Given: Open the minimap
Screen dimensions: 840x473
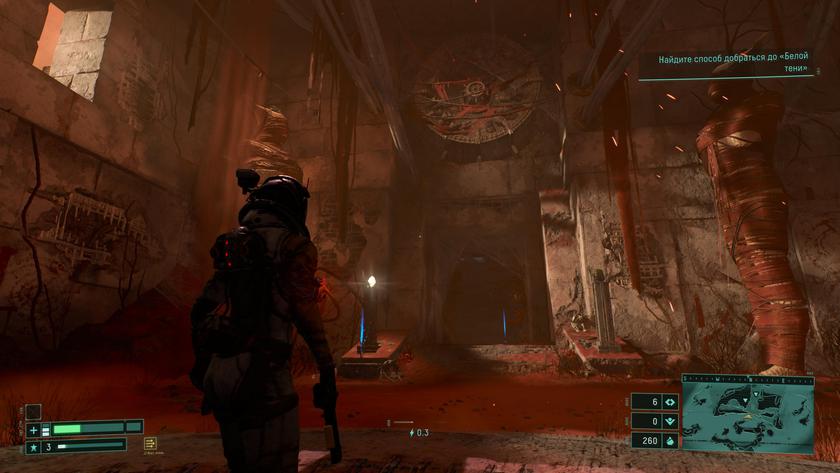Looking at the screenshot, I should [x=748, y=420].
